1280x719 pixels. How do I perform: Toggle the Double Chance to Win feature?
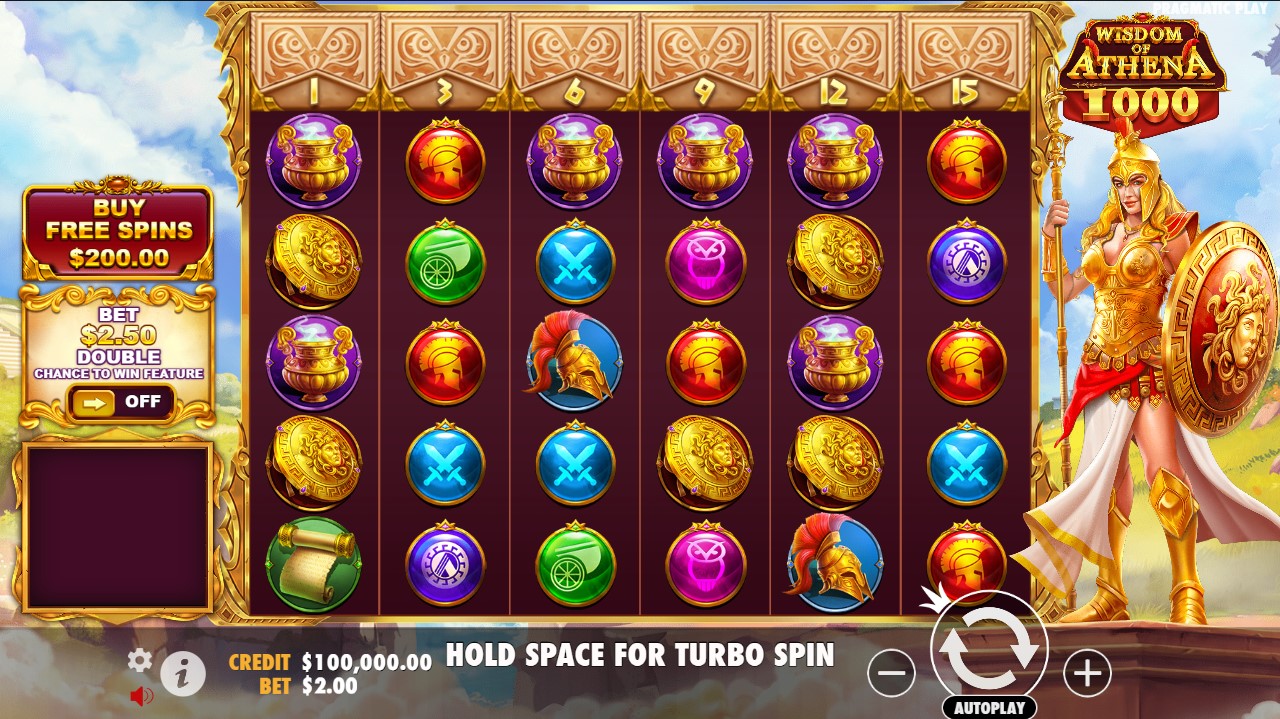(x=120, y=402)
